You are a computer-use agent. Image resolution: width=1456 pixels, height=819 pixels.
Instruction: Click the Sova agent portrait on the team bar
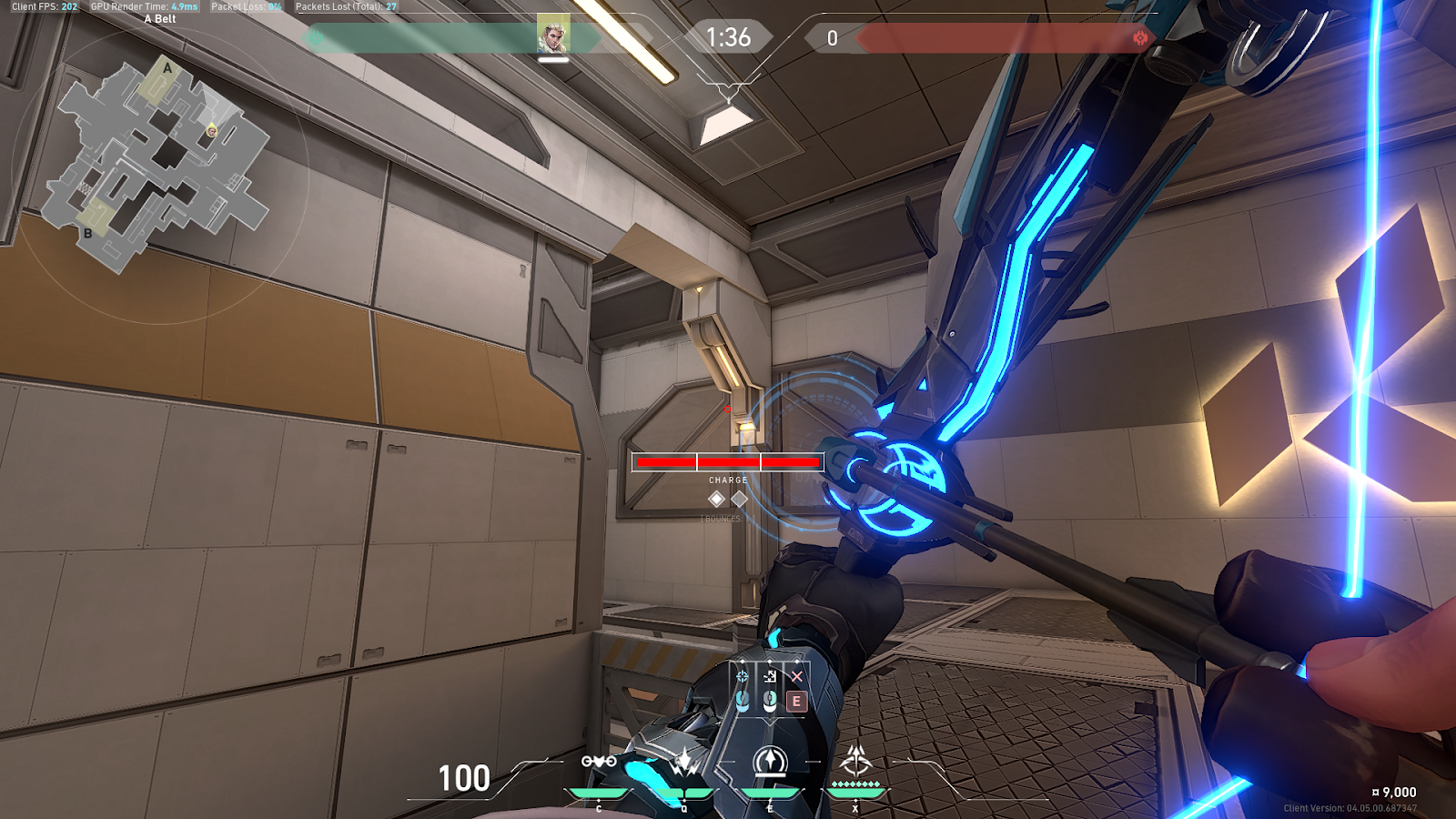pos(552,35)
